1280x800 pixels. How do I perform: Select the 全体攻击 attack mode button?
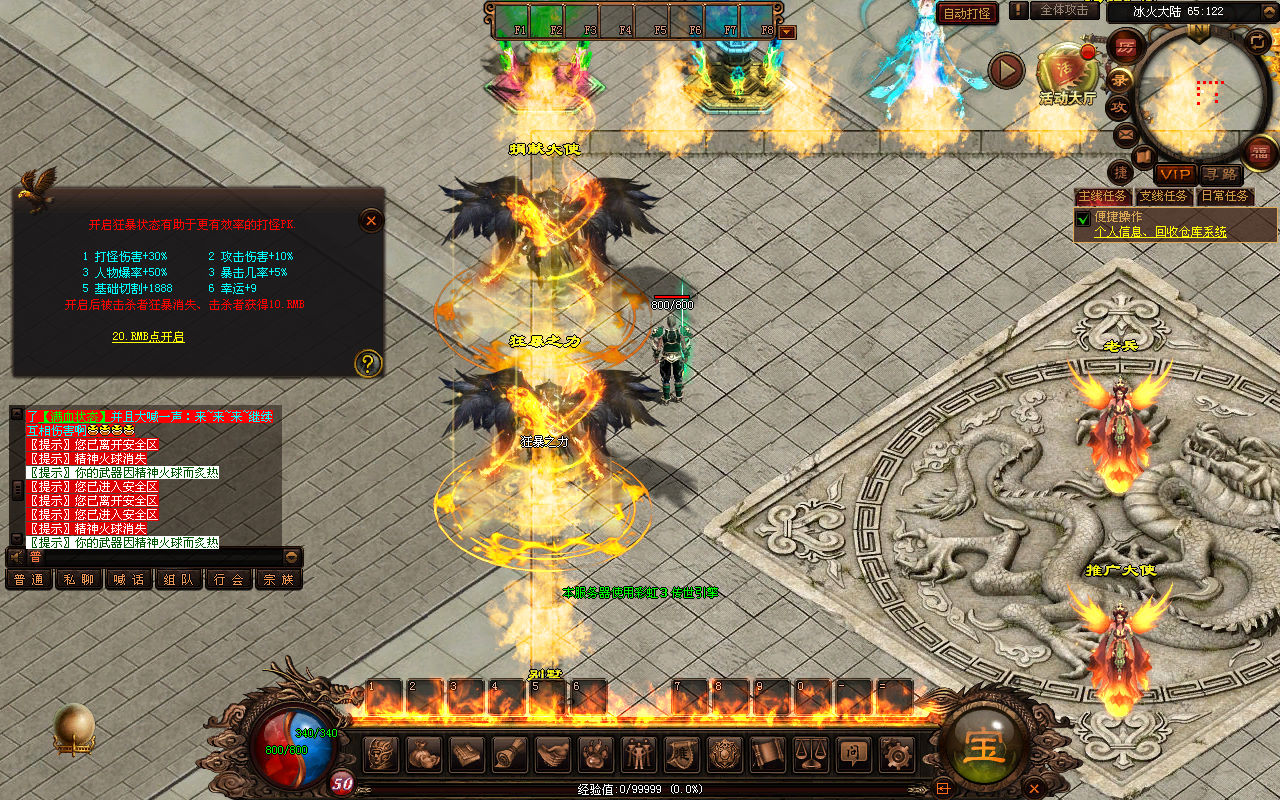click(x=1064, y=10)
